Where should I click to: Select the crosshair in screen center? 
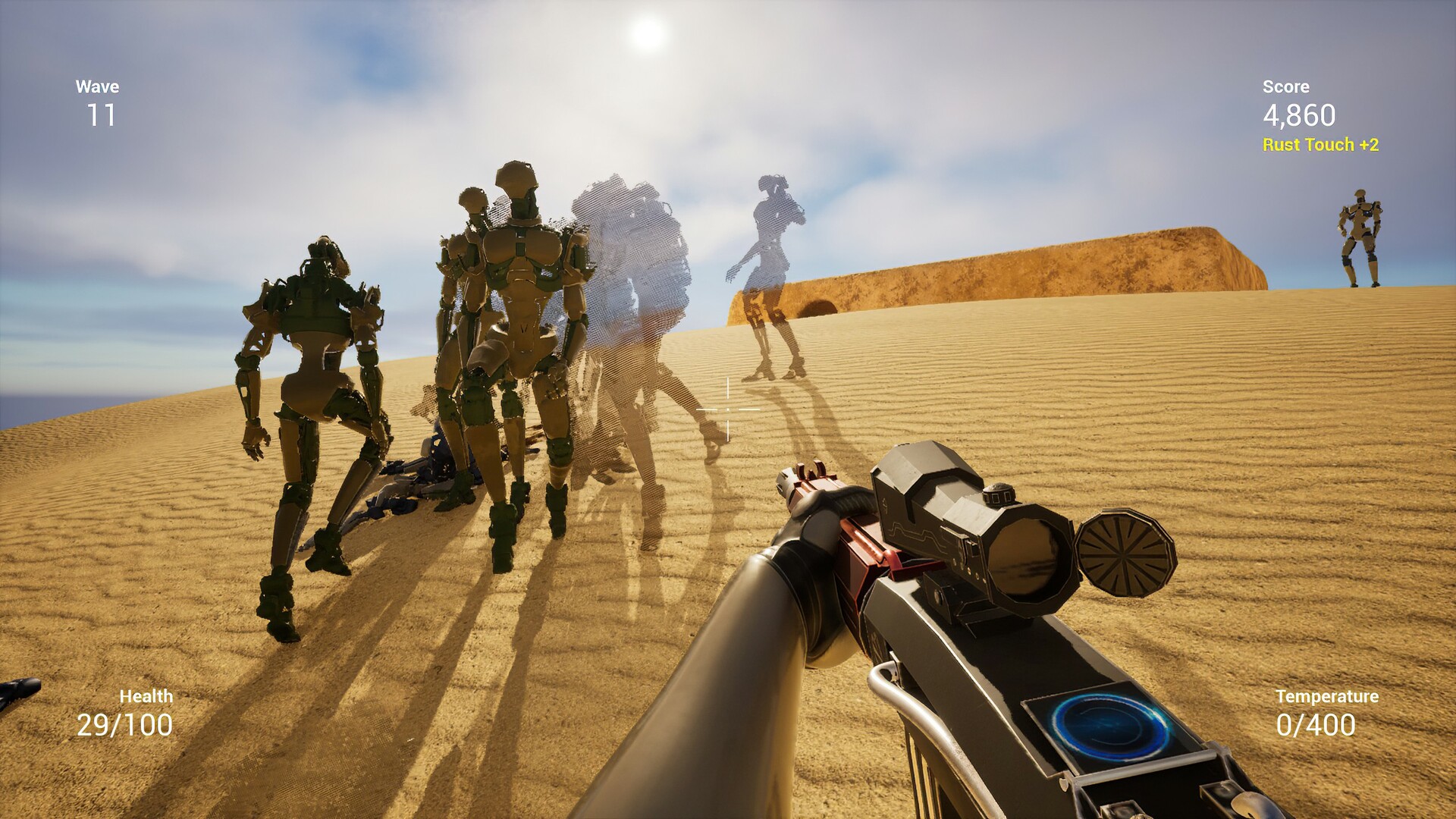(x=726, y=409)
